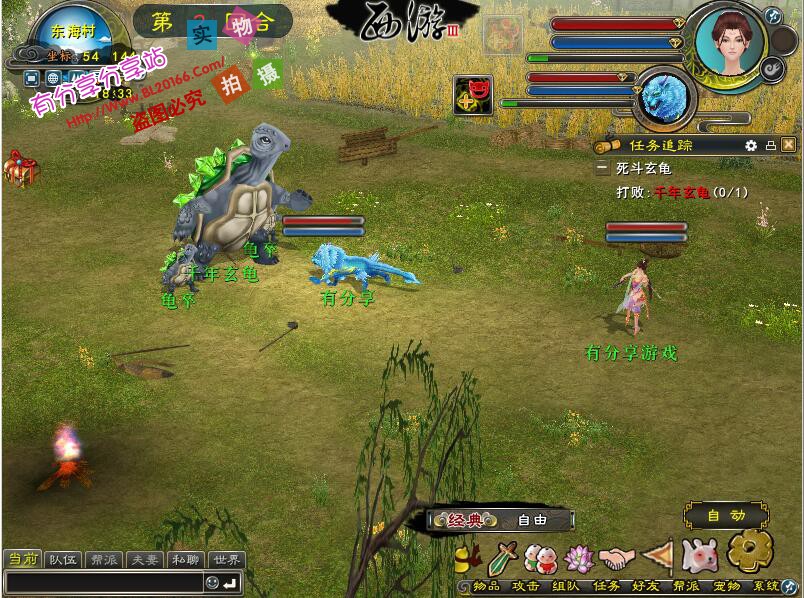The height and width of the screenshot is (598, 804).
Task: Open the red gift chest icon
Action: [20, 168]
